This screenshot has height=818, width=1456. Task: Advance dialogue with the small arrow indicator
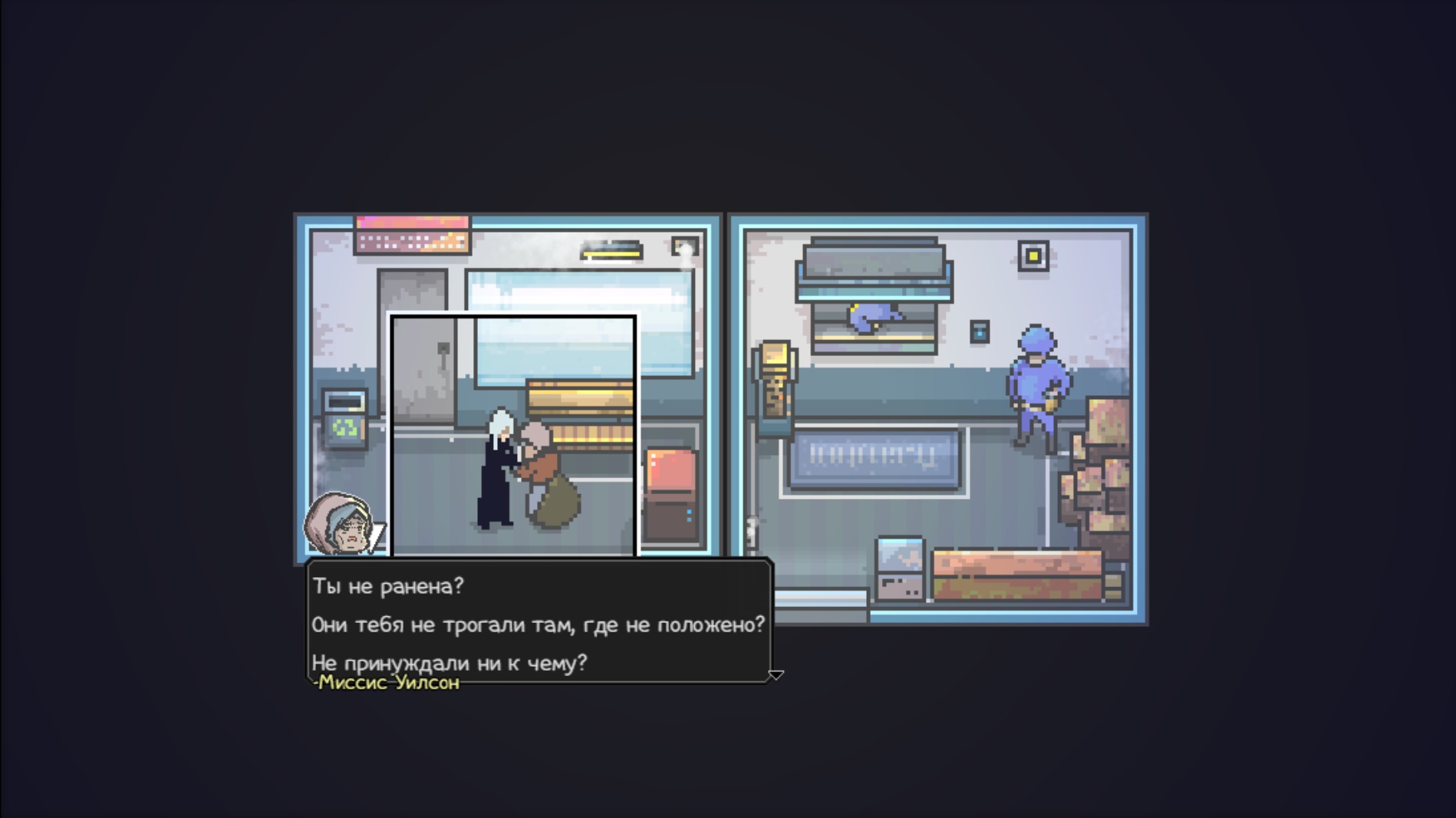click(x=776, y=675)
